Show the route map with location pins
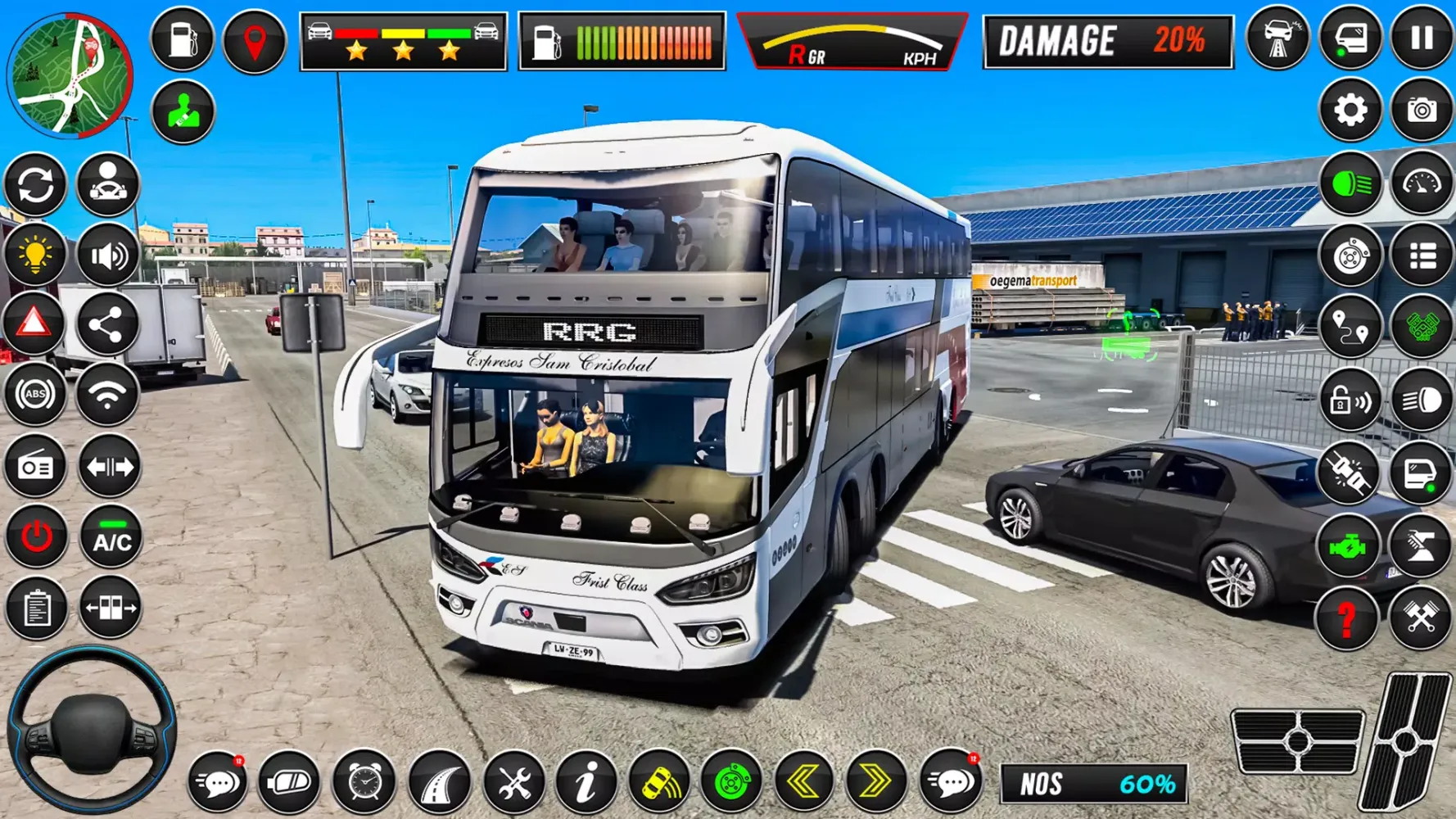 tap(1348, 325)
